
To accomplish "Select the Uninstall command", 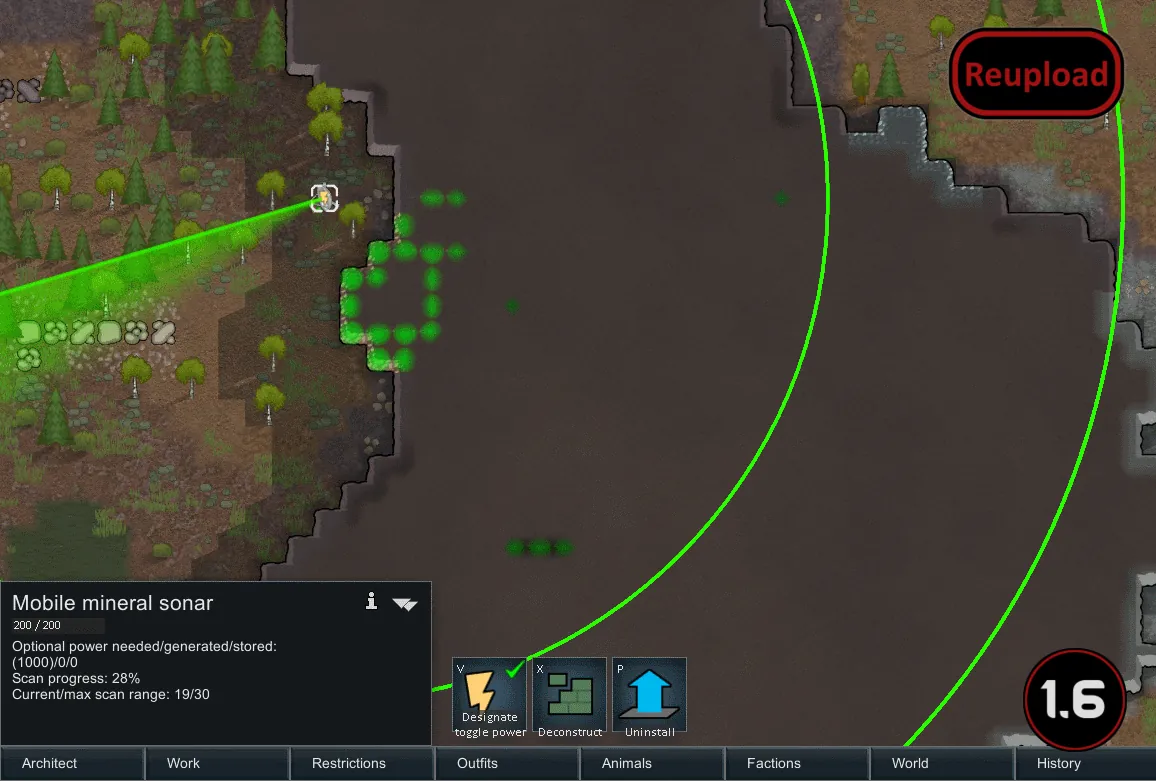I will (650, 697).
